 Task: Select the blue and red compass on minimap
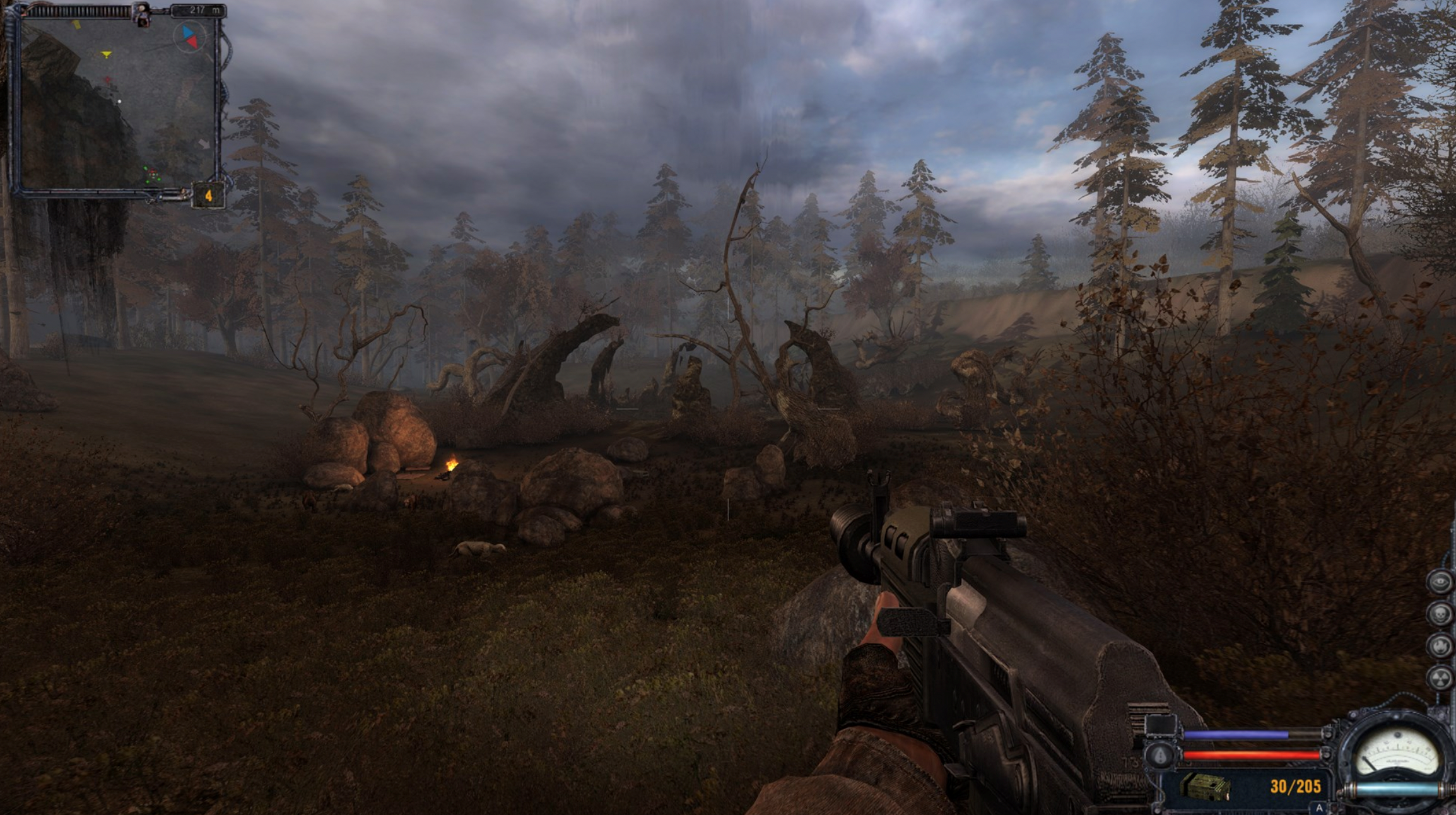(189, 37)
